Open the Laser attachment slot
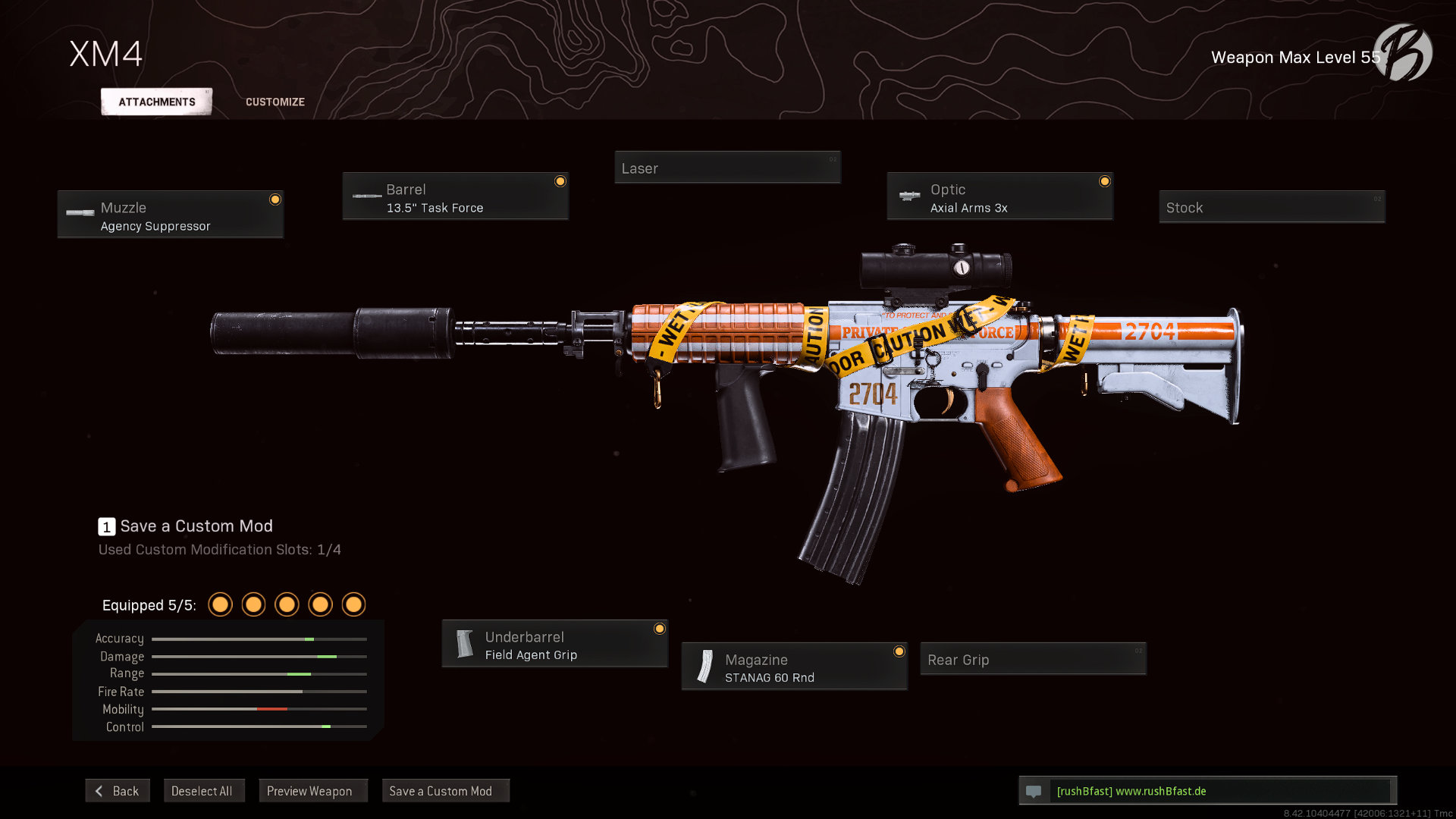 click(x=726, y=168)
